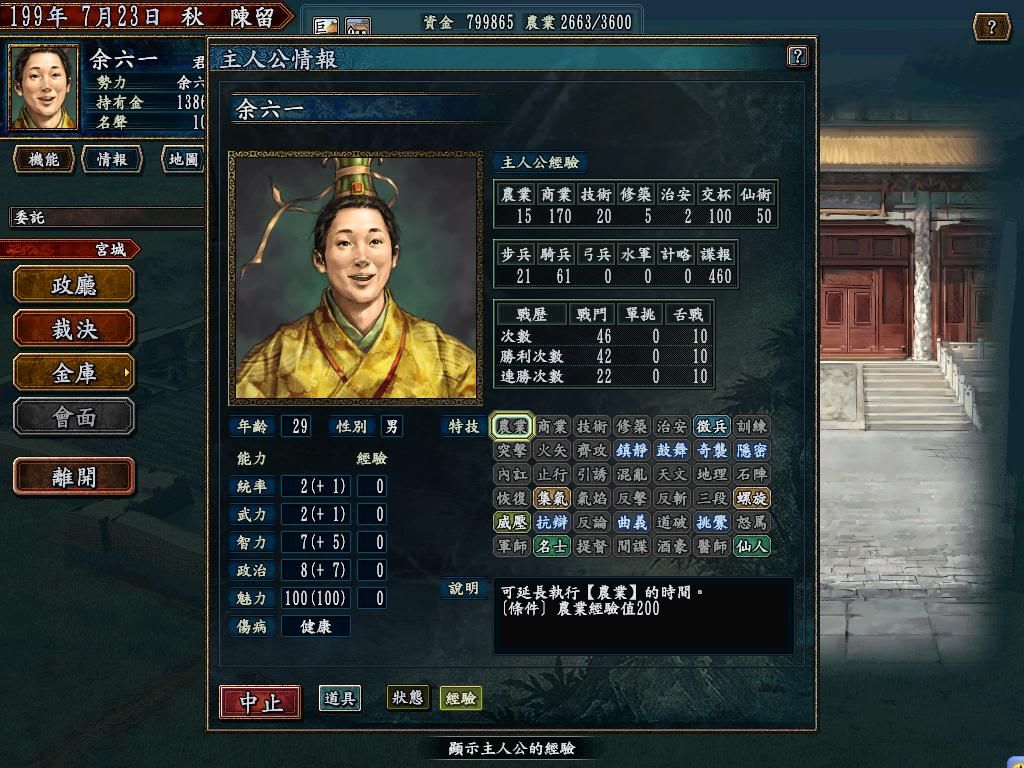Show the 經驗 experience view
The height and width of the screenshot is (768, 1024).
461,698
